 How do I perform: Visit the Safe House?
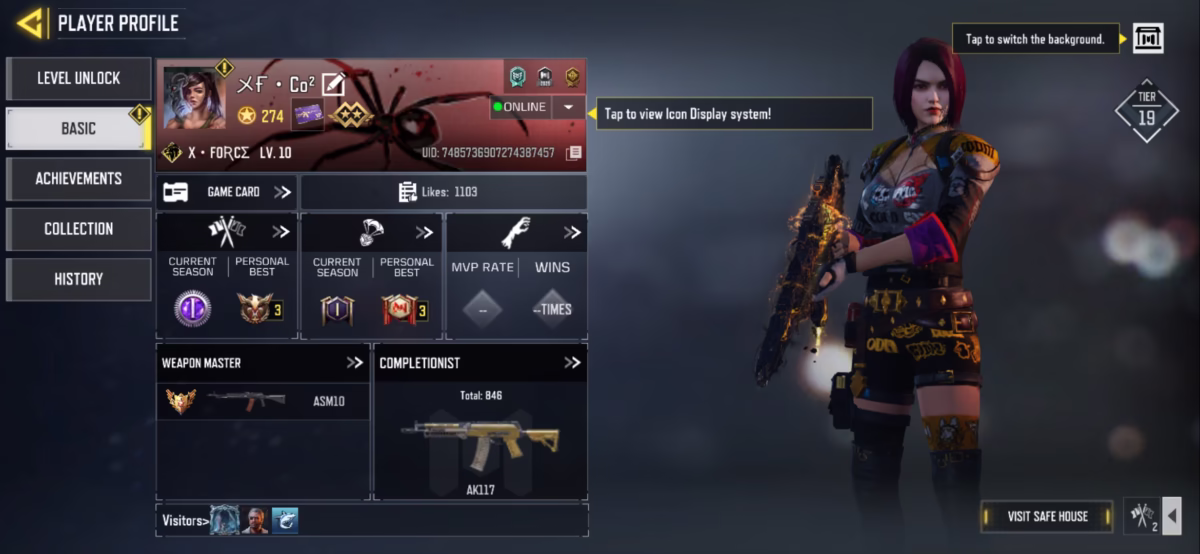click(1047, 516)
